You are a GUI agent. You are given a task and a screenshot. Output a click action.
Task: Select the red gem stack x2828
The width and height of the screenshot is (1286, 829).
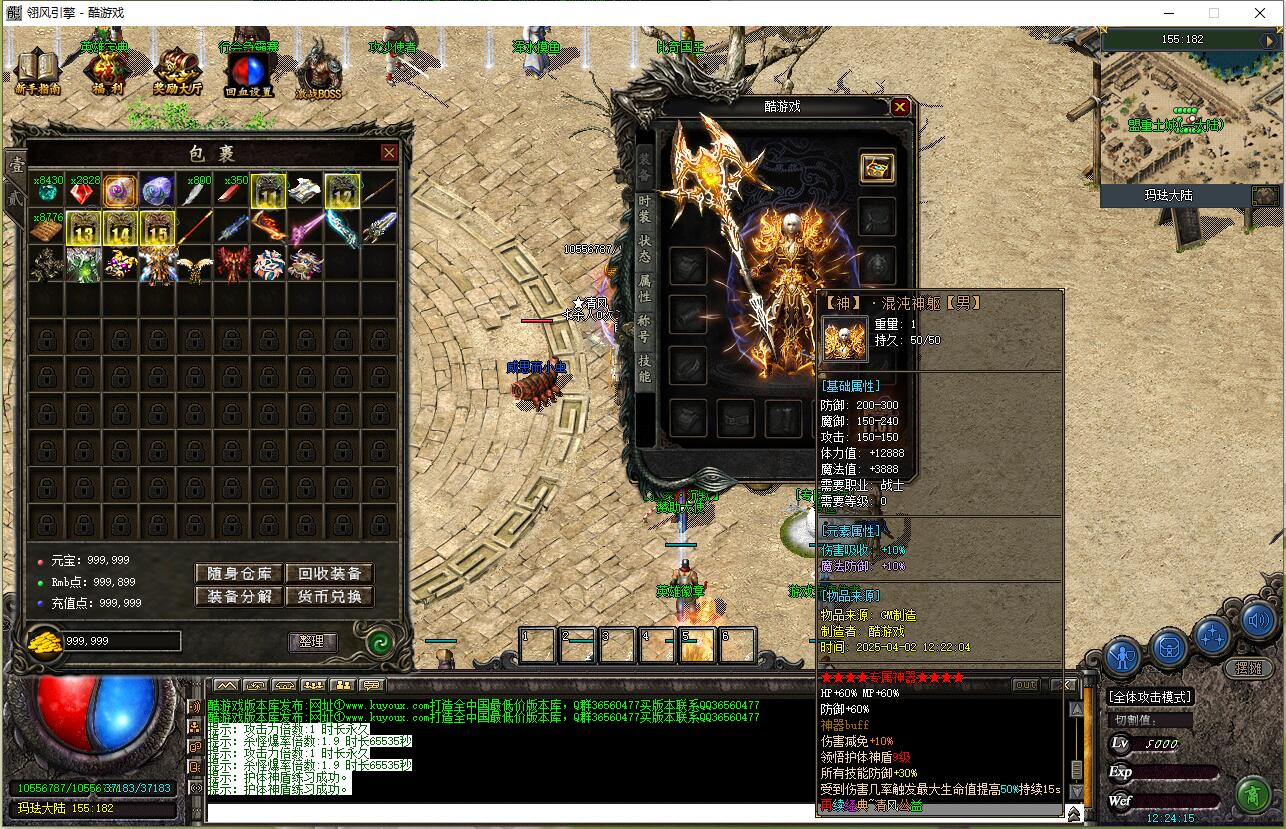(83, 192)
